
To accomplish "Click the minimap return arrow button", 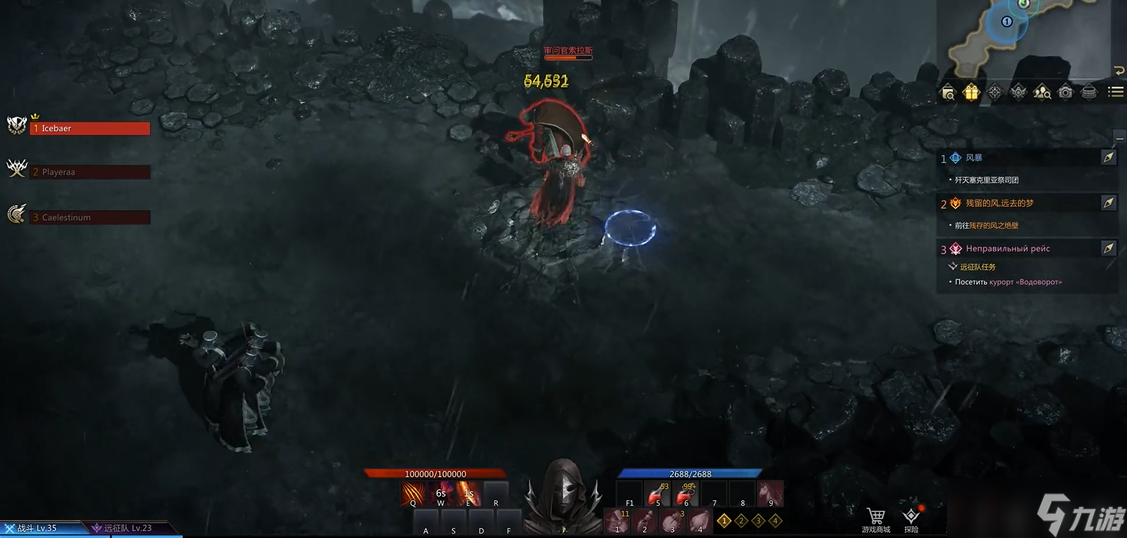I will coord(1118,71).
